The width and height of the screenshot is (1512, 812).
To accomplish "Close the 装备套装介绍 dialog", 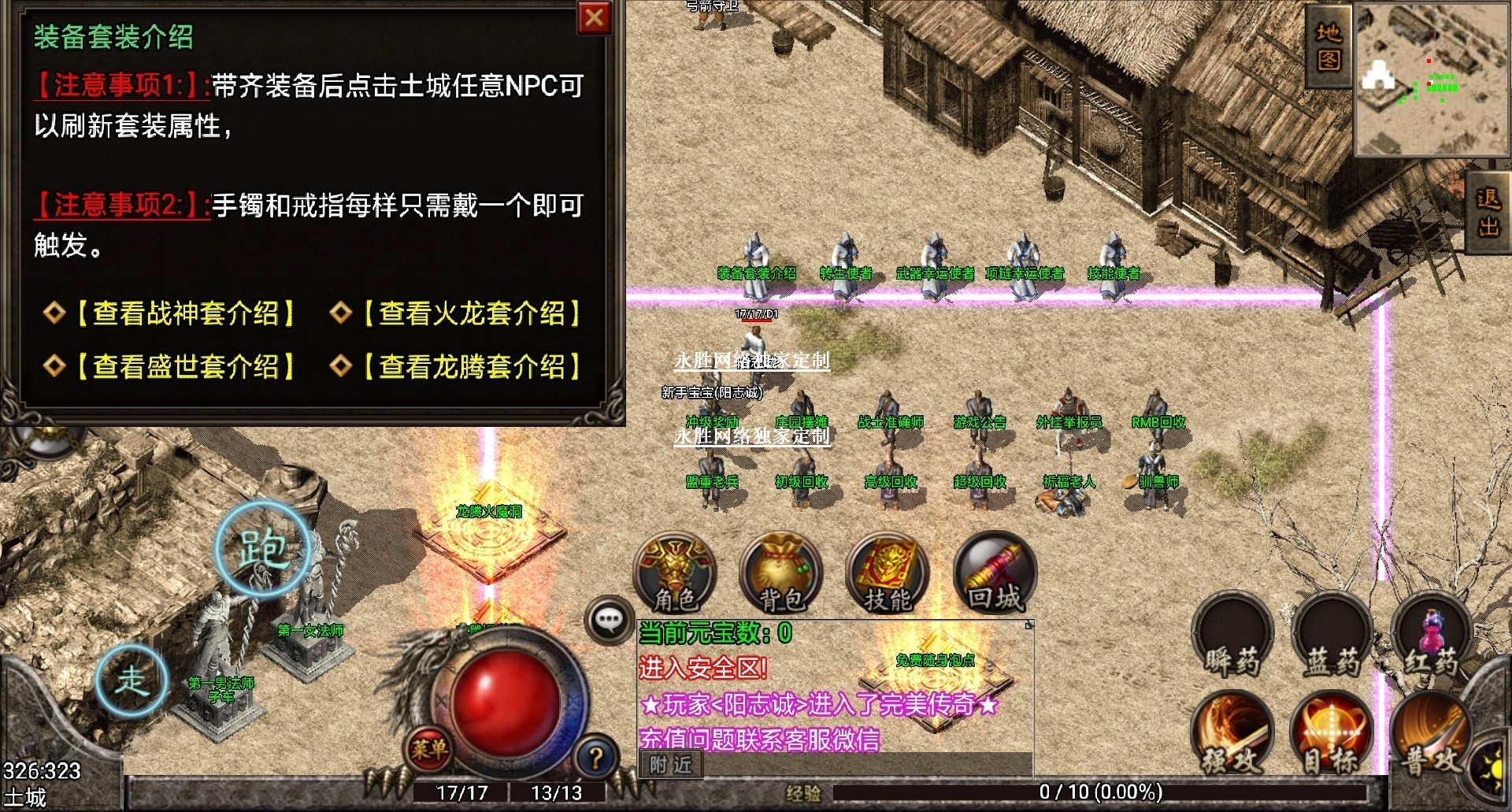I will click(595, 17).
